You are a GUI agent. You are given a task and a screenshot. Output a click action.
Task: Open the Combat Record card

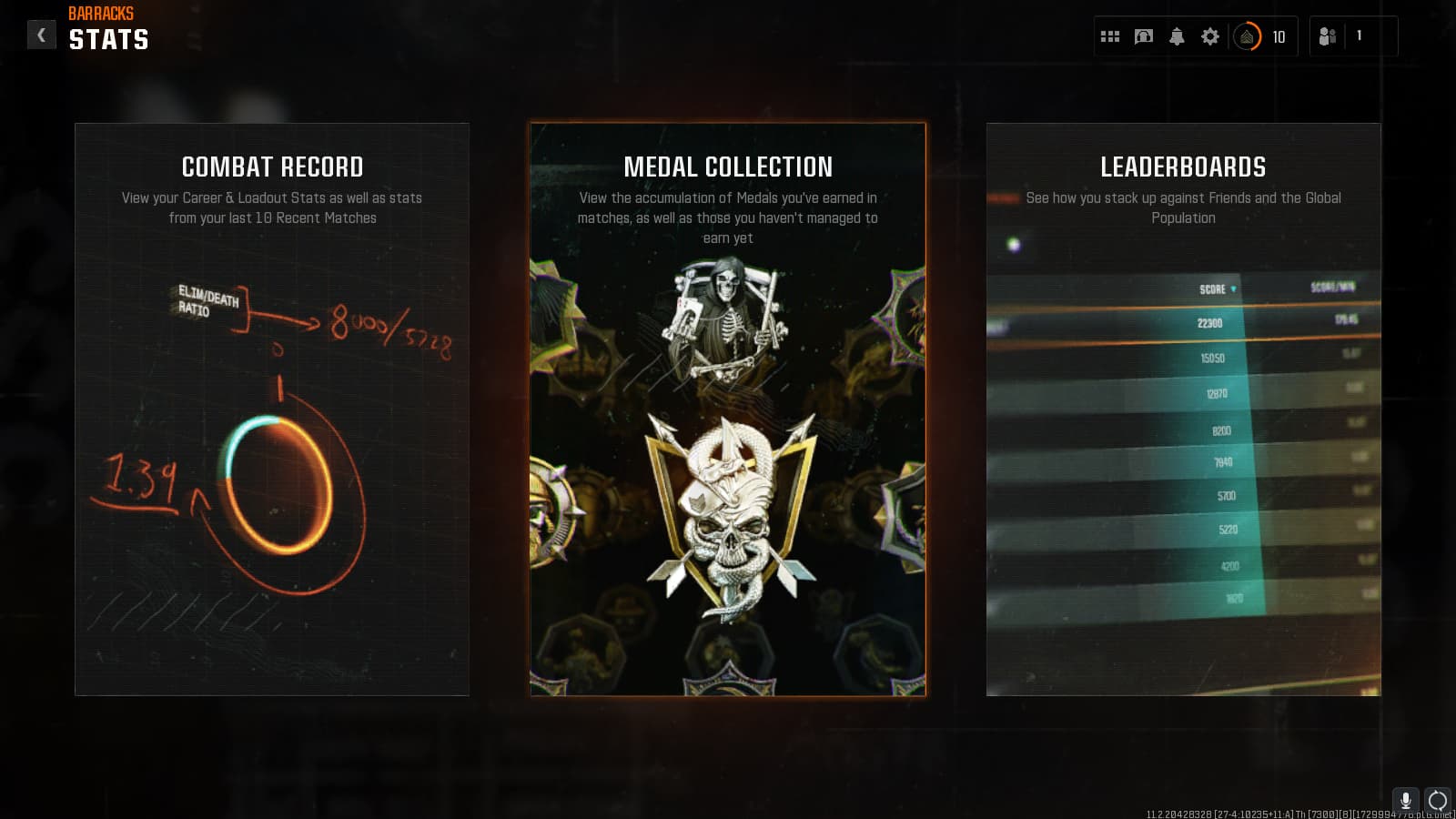pos(272,409)
